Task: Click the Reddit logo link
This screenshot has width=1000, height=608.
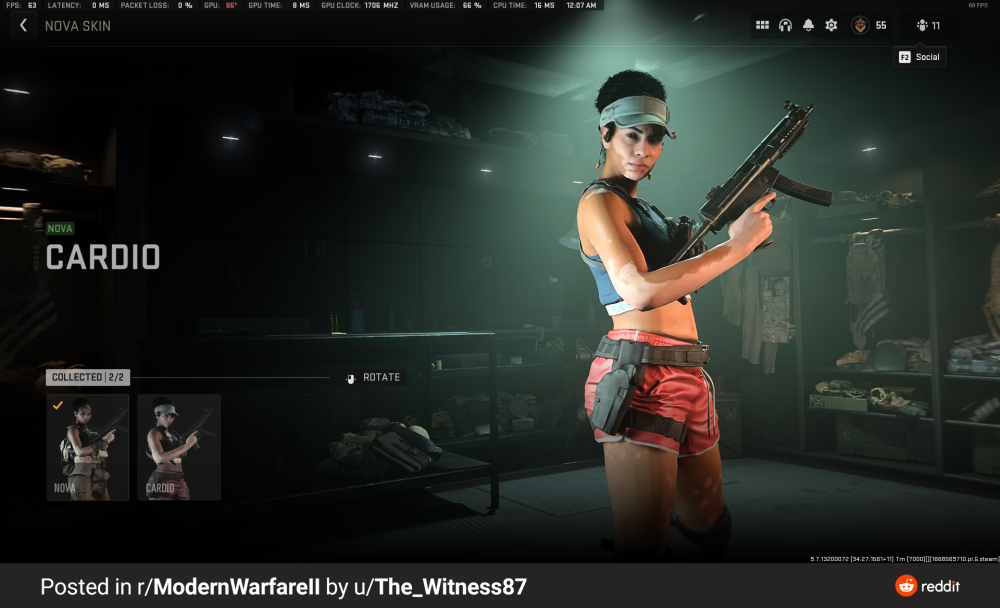Action: tap(927, 586)
